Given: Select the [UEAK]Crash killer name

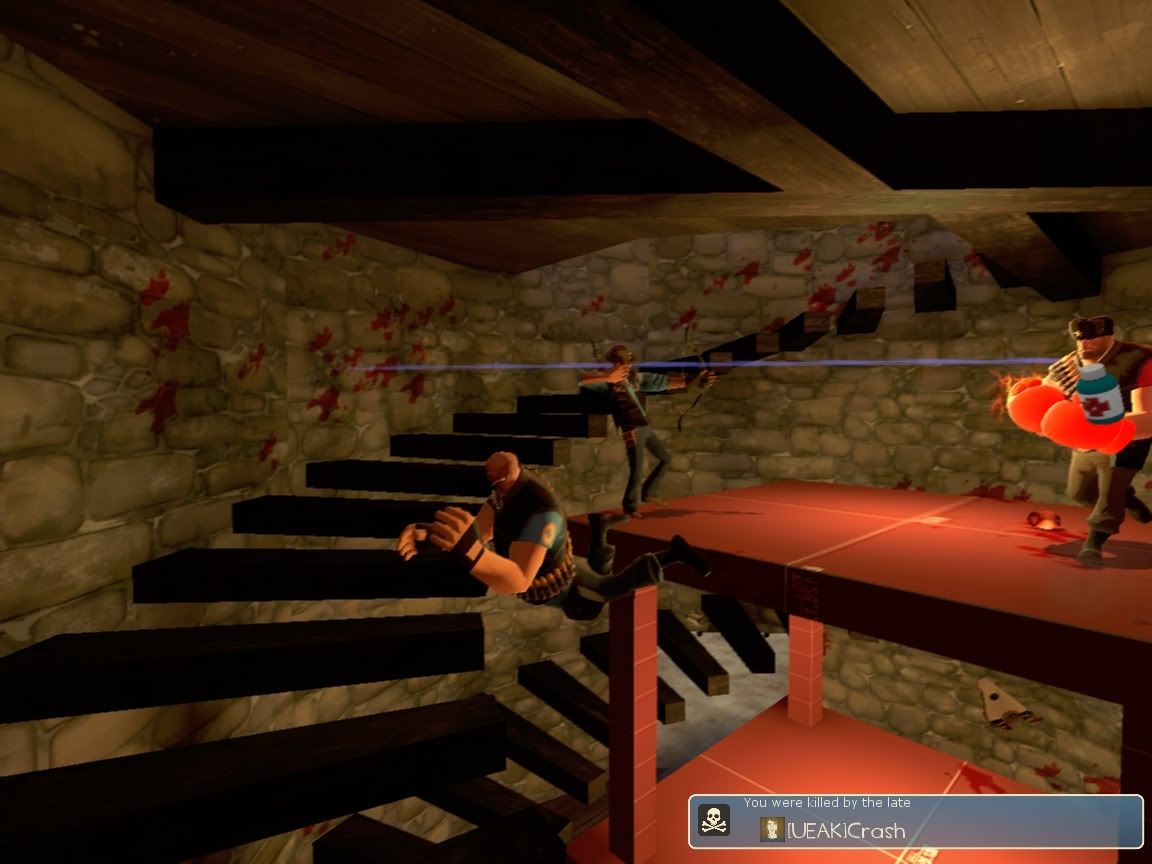Looking at the screenshot, I should click(x=846, y=830).
